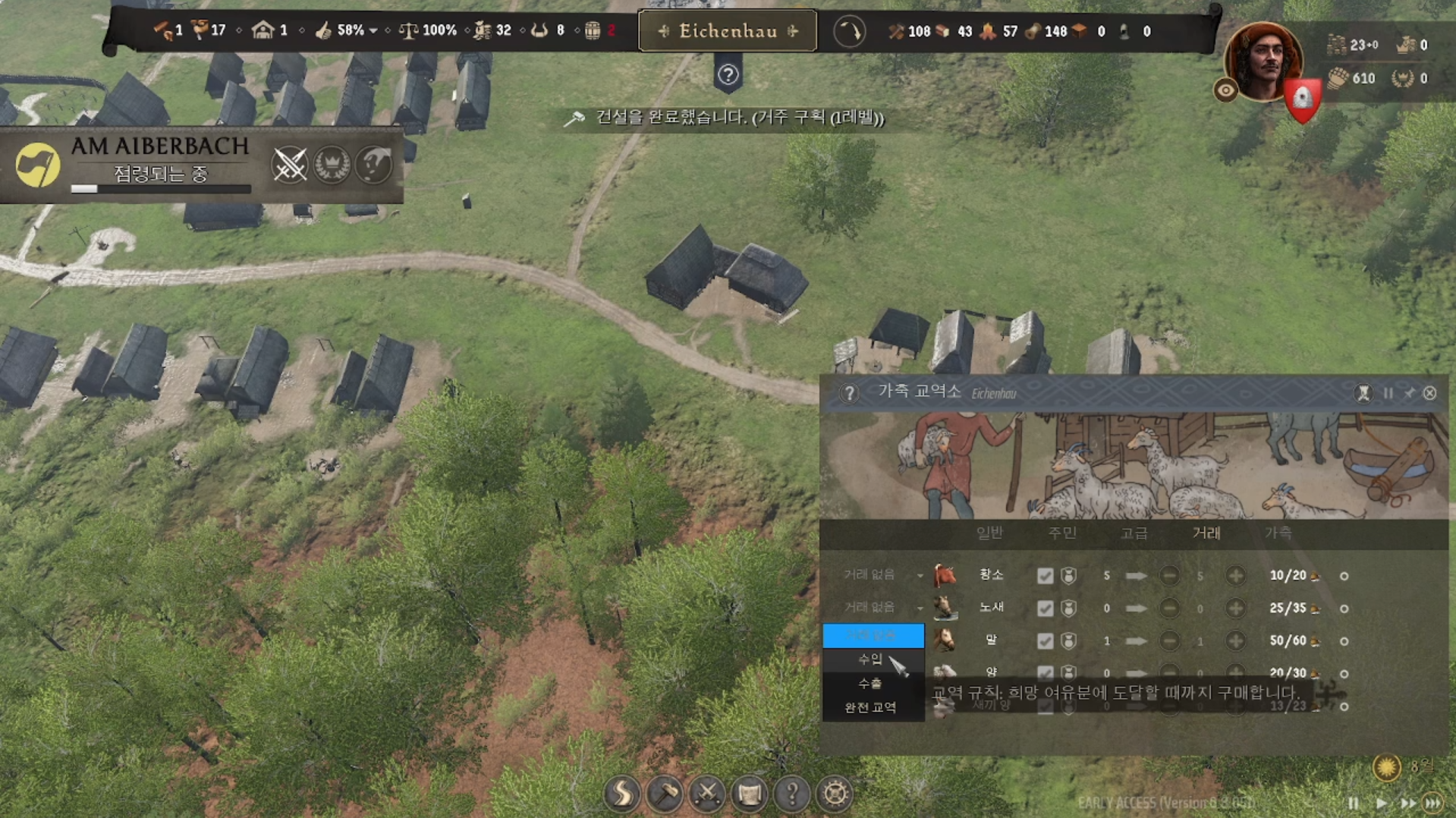
Task: Click the help icon in the panel header
Action: [849, 393]
